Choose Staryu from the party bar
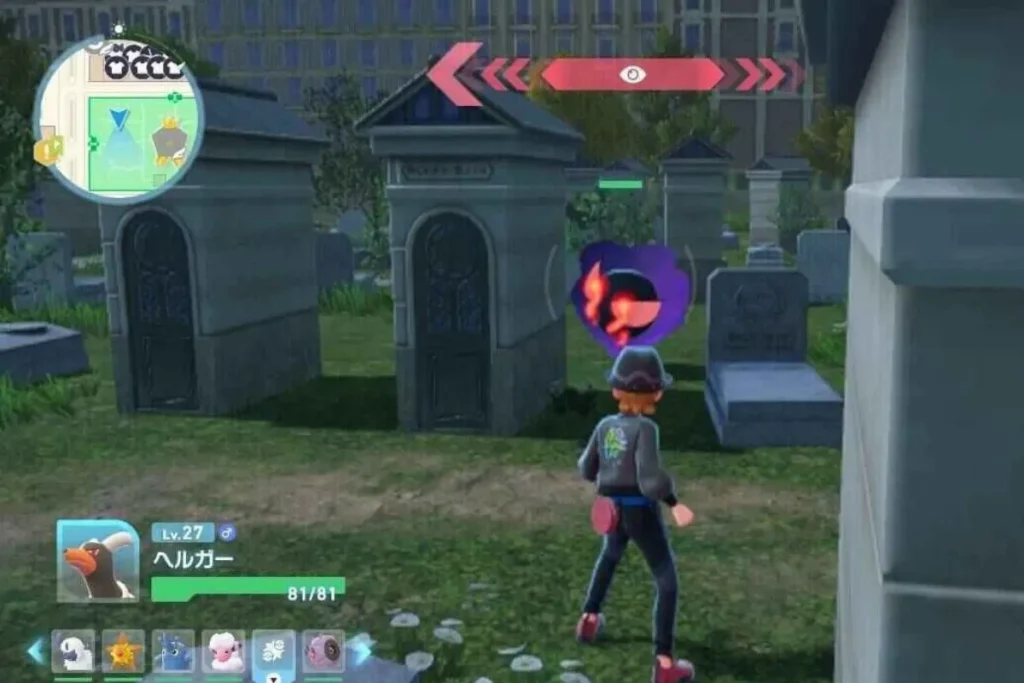This screenshot has width=1024, height=683. (123, 651)
